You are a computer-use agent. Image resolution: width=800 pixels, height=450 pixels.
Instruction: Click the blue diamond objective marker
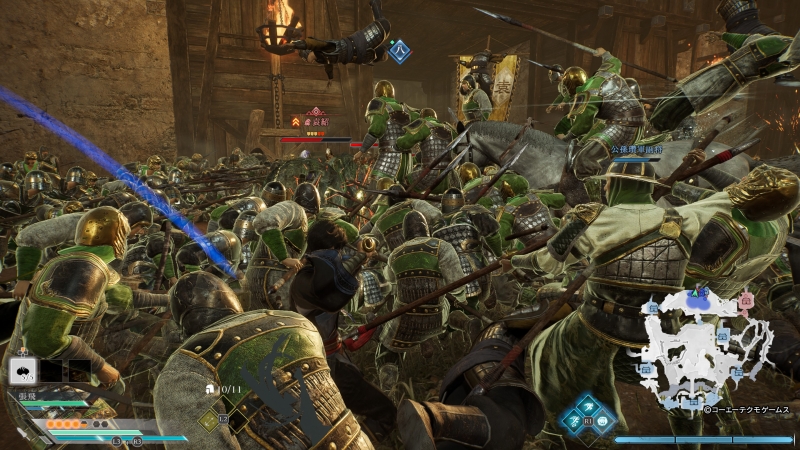[399, 48]
